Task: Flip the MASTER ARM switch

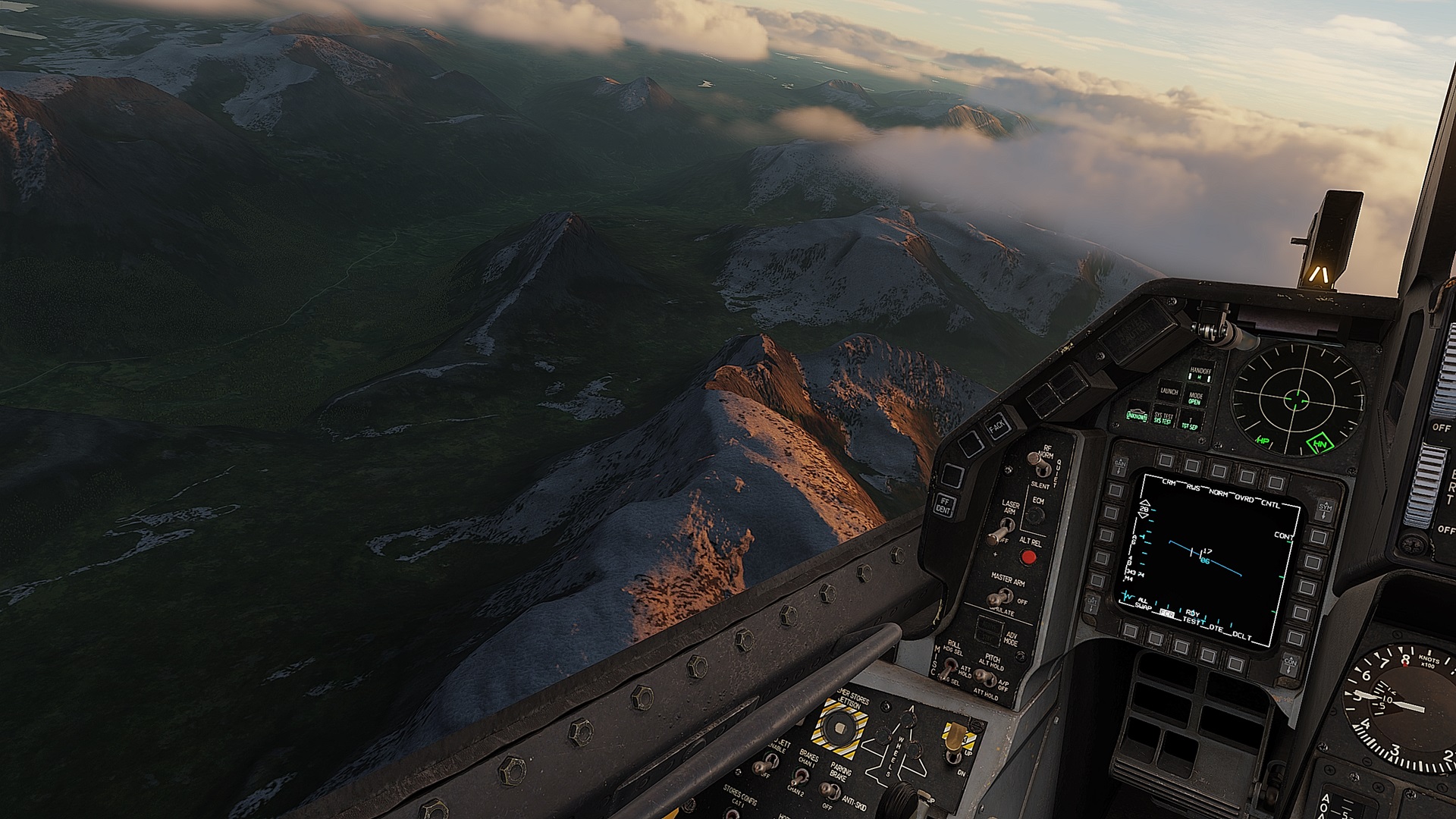Action: (998, 598)
